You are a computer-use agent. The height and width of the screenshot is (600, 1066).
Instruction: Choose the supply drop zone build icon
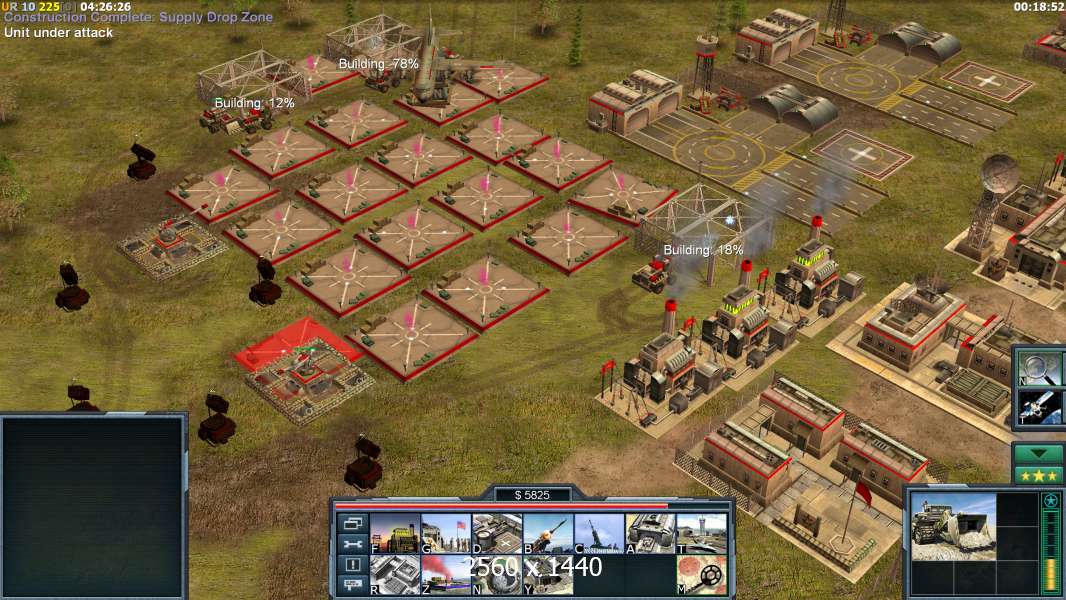coord(497,534)
